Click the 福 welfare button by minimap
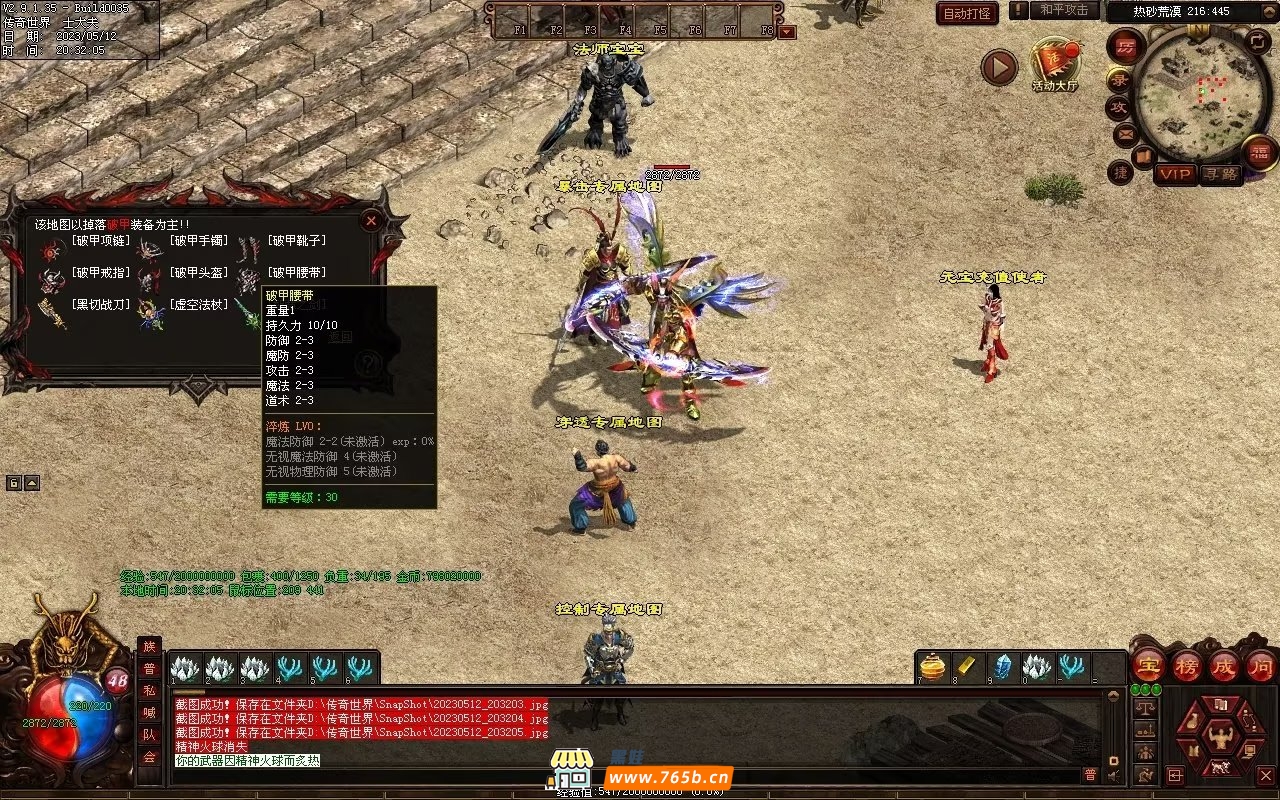The image size is (1280, 800). (x=1259, y=152)
